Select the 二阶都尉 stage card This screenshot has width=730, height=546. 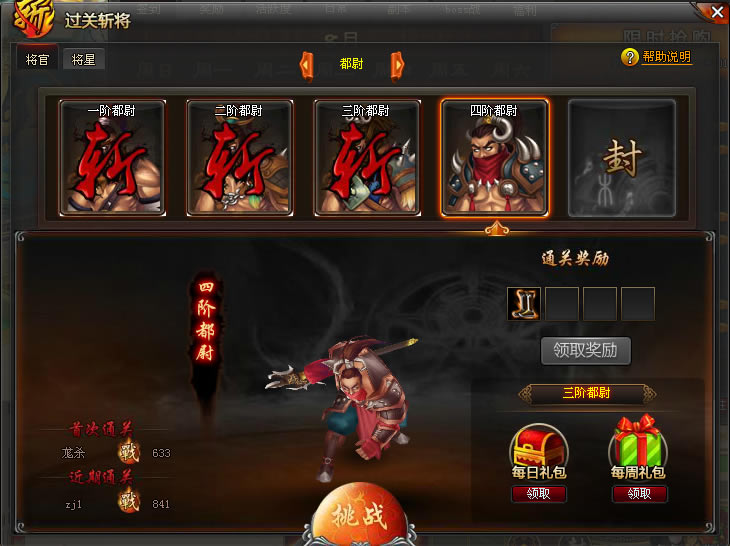(x=239, y=157)
